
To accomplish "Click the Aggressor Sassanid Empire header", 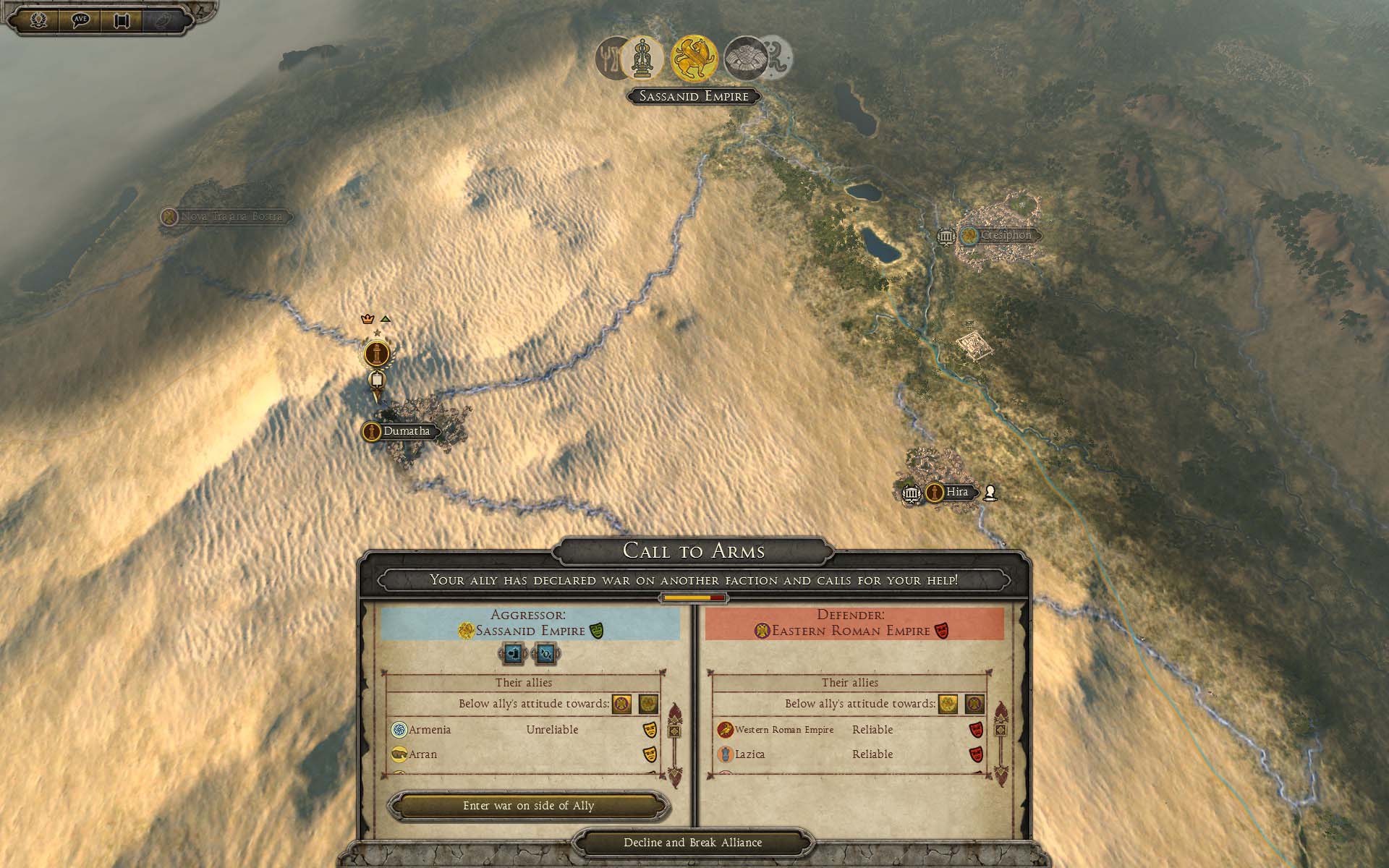I will pyautogui.click(x=530, y=624).
